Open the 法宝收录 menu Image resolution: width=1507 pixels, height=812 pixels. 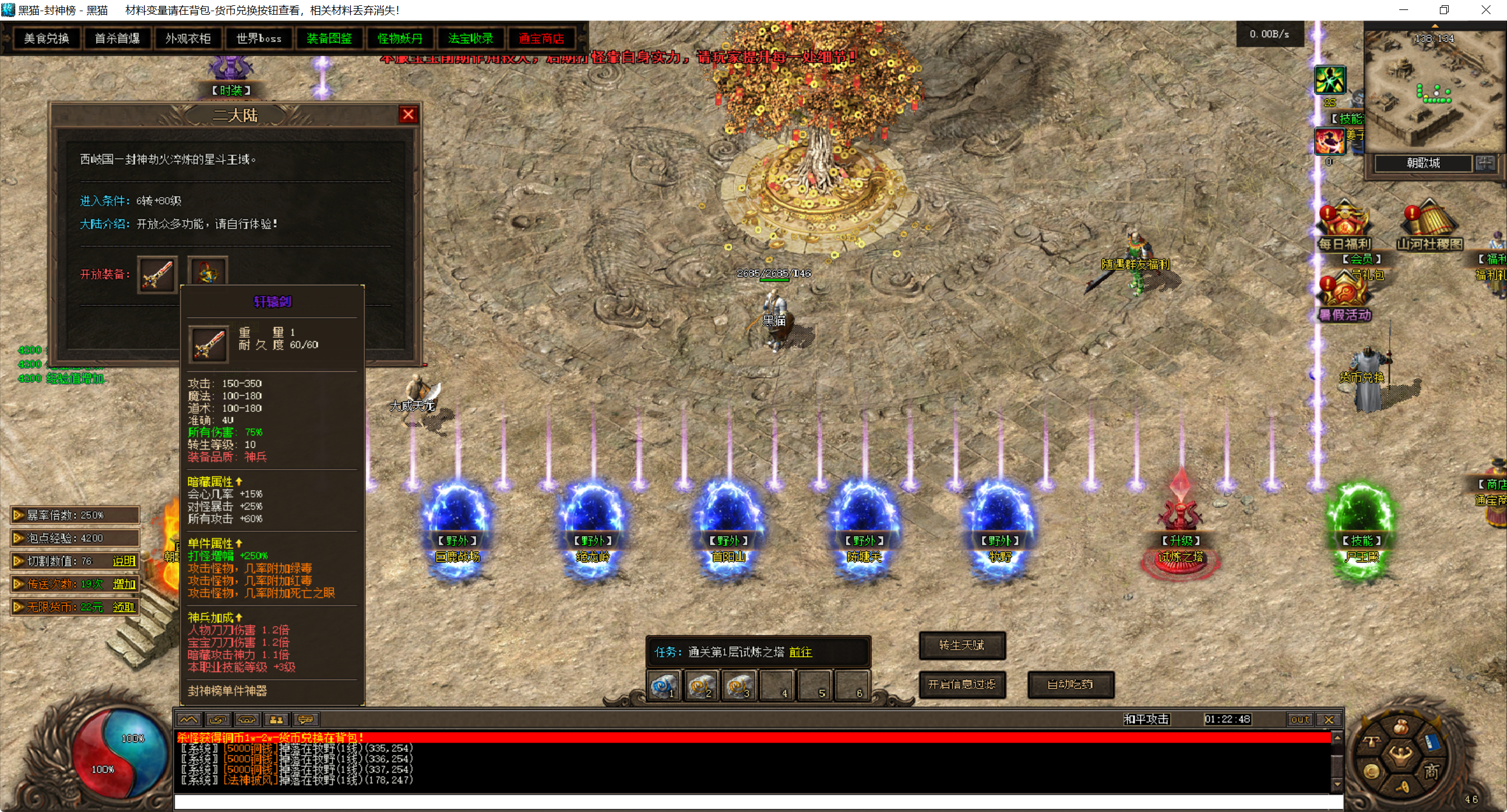click(470, 39)
